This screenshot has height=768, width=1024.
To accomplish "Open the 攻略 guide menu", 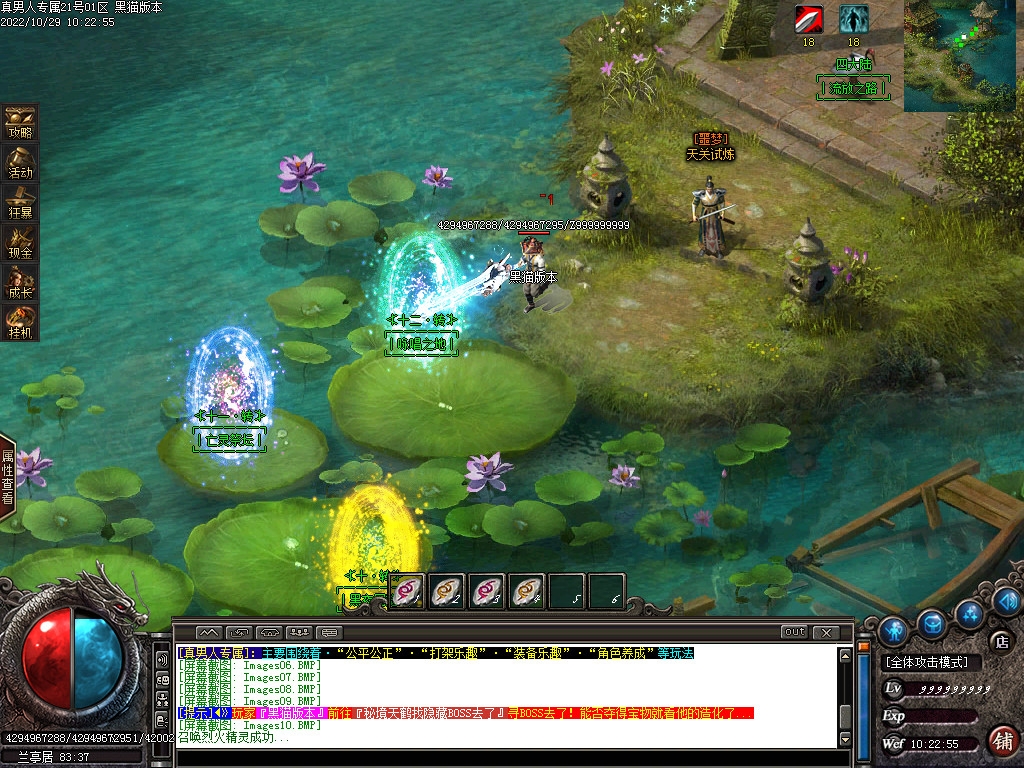I will pyautogui.click(x=20, y=121).
